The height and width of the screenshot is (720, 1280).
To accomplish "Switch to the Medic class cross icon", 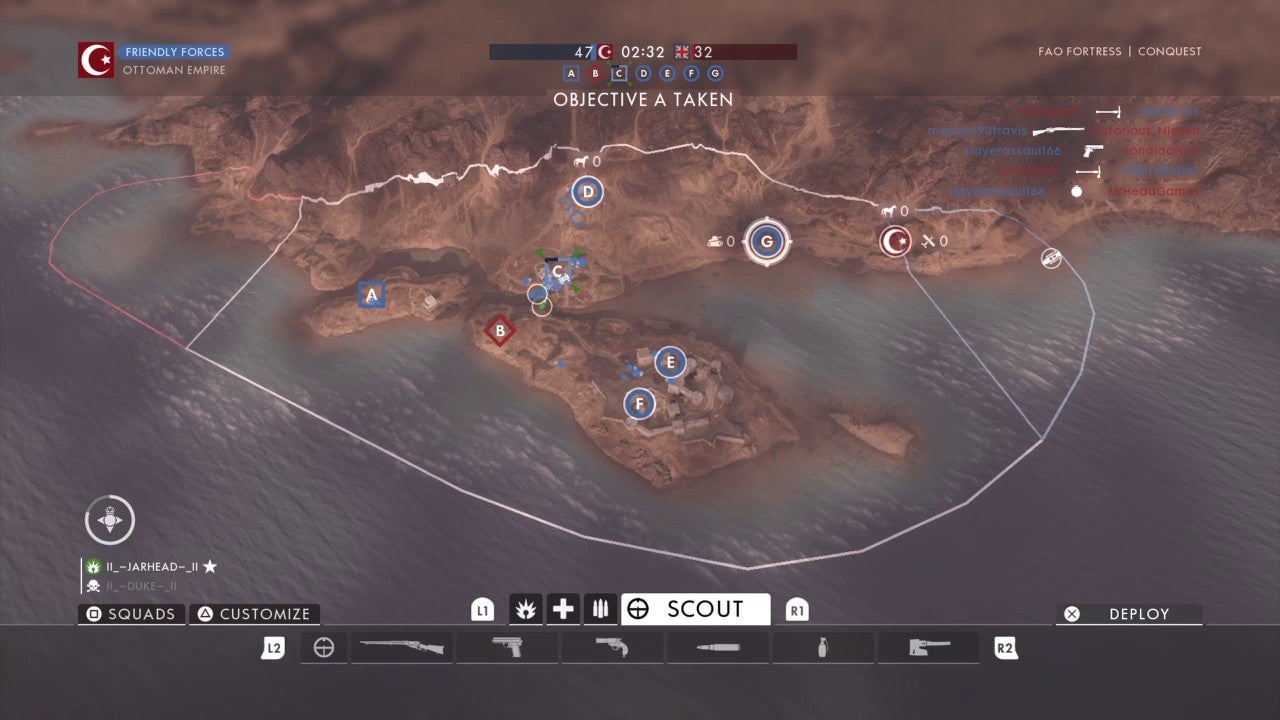I will pyautogui.click(x=564, y=609).
